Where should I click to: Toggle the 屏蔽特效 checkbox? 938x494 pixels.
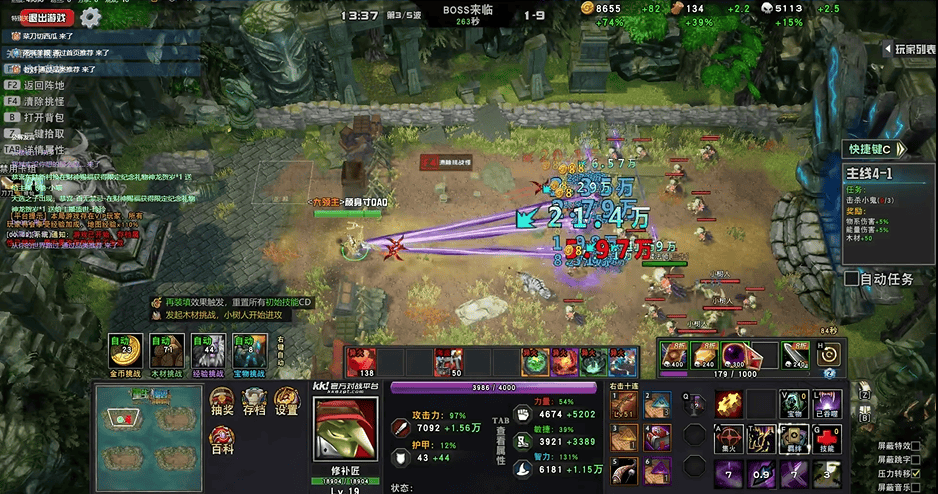coord(916,446)
